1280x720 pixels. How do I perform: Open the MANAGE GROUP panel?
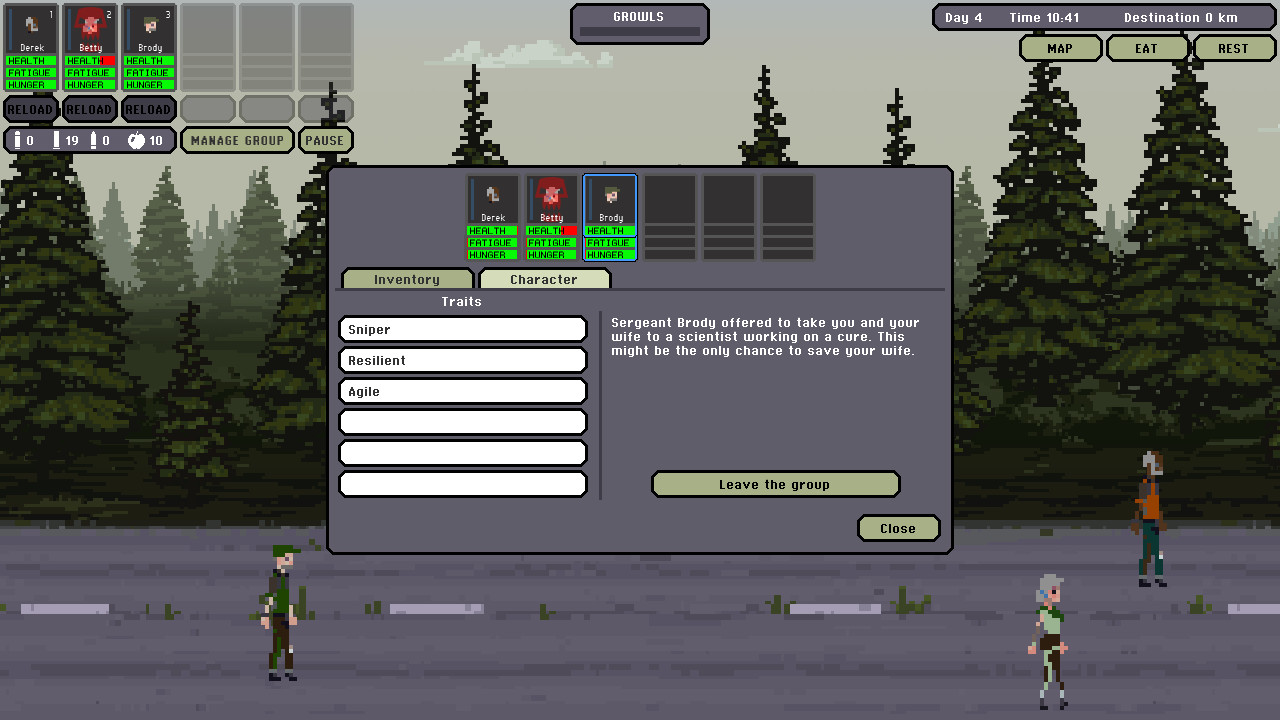pos(237,140)
